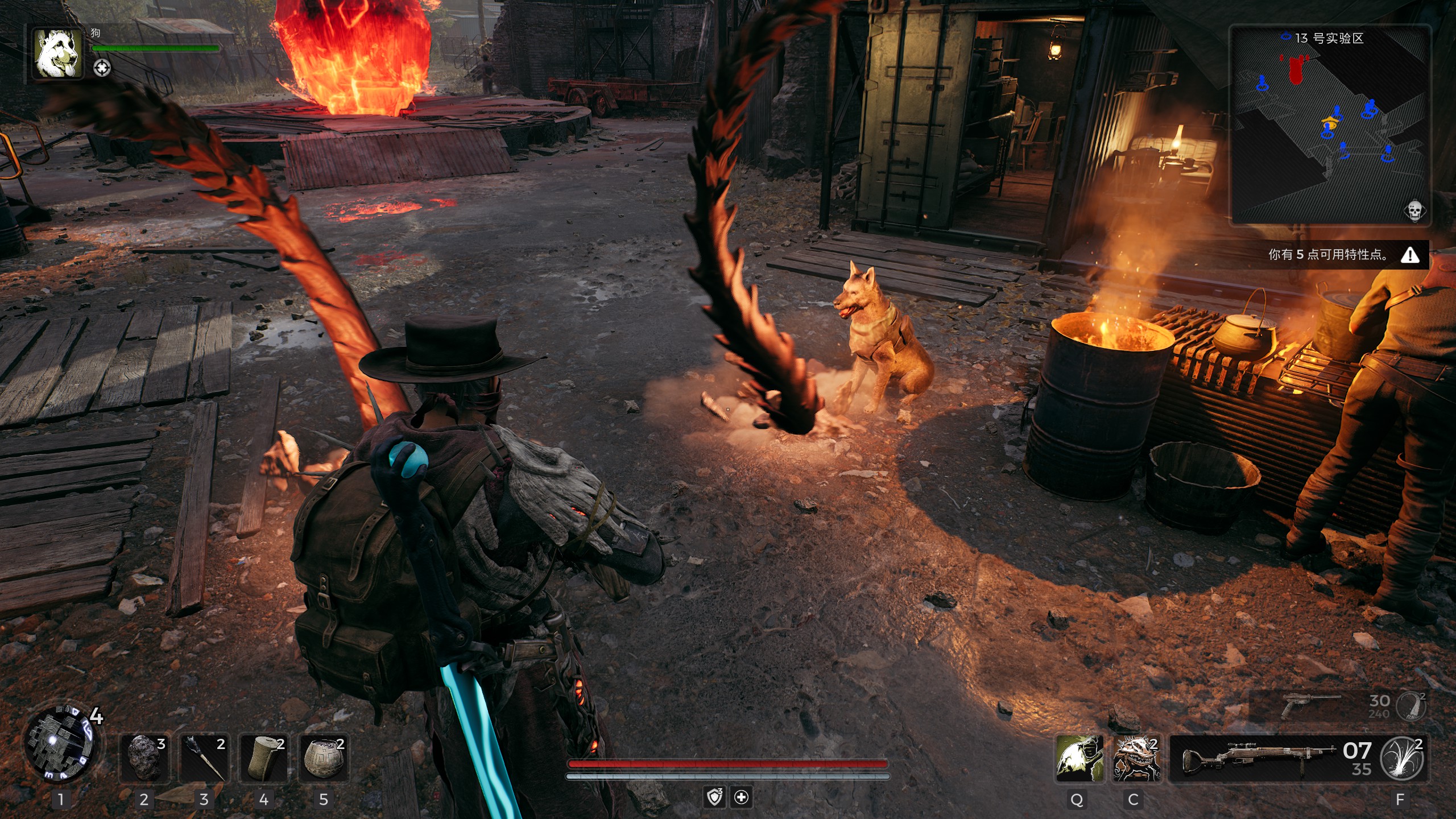Select the carved clay pot slot
This screenshot has height=819, width=1456.
(x=324, y=758)
